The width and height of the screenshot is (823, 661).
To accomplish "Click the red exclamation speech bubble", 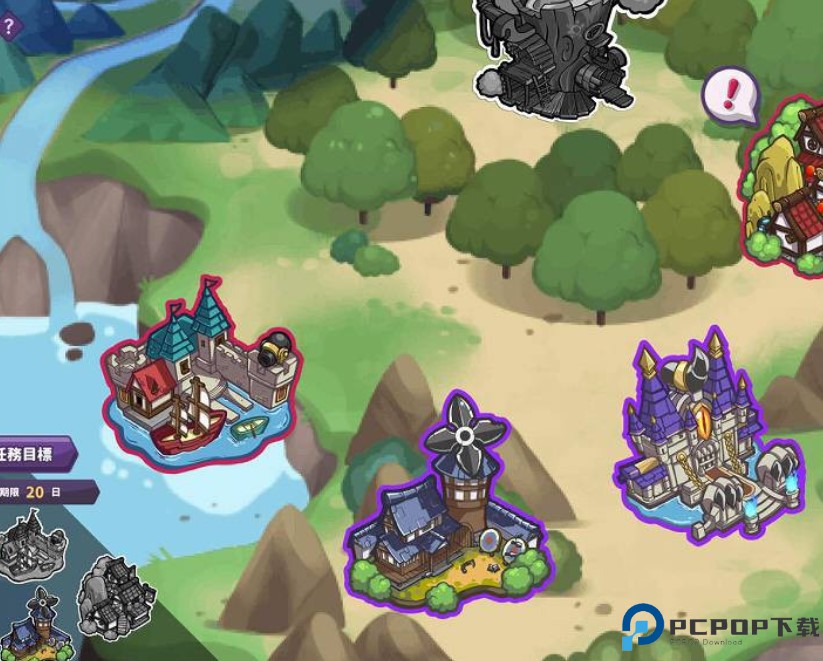I will point(731,96).
